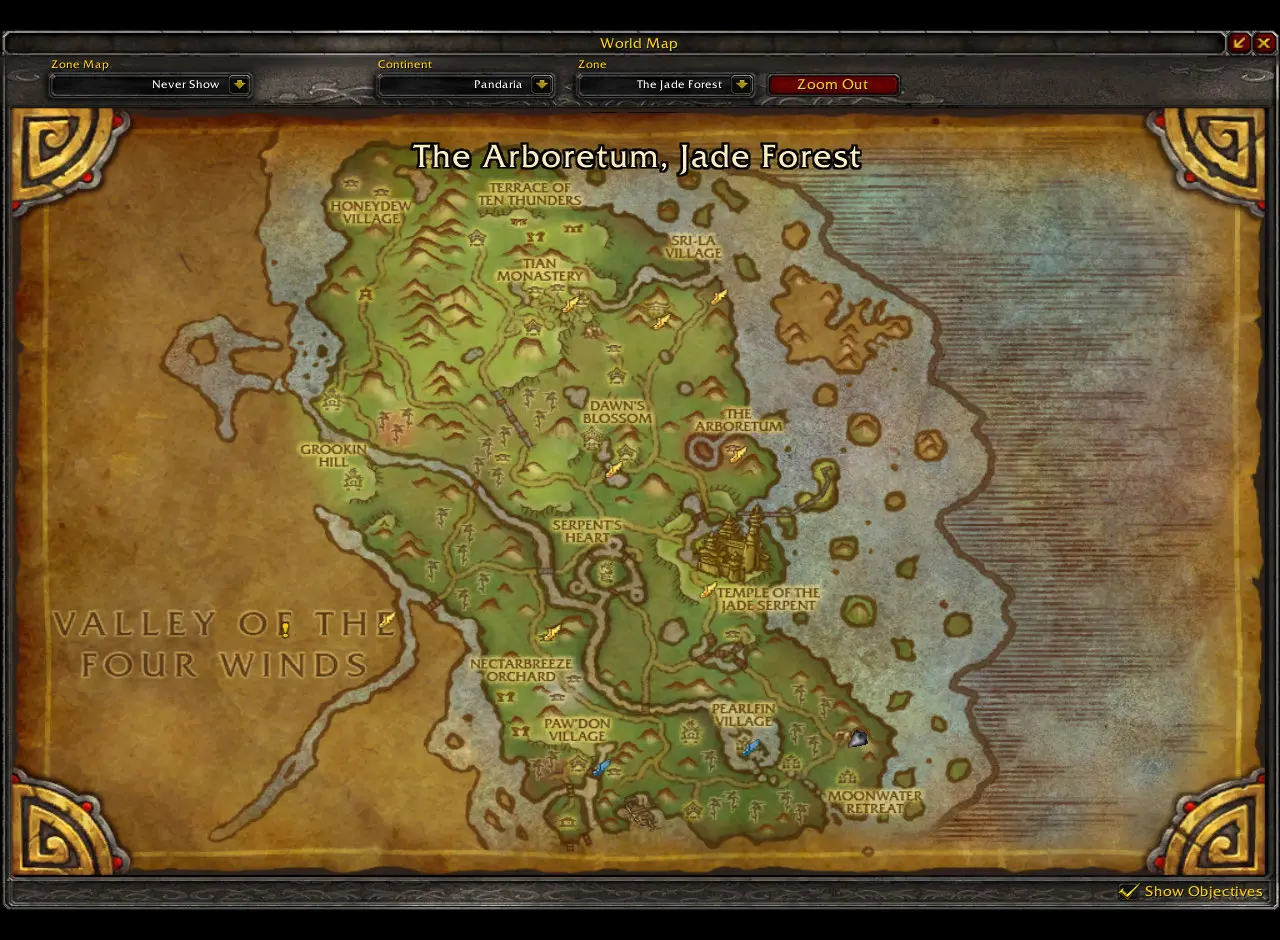Toggle the Show Objectives checkbox
The width and height of the screenshot is (1280, 940).
tap(1130, 891)
